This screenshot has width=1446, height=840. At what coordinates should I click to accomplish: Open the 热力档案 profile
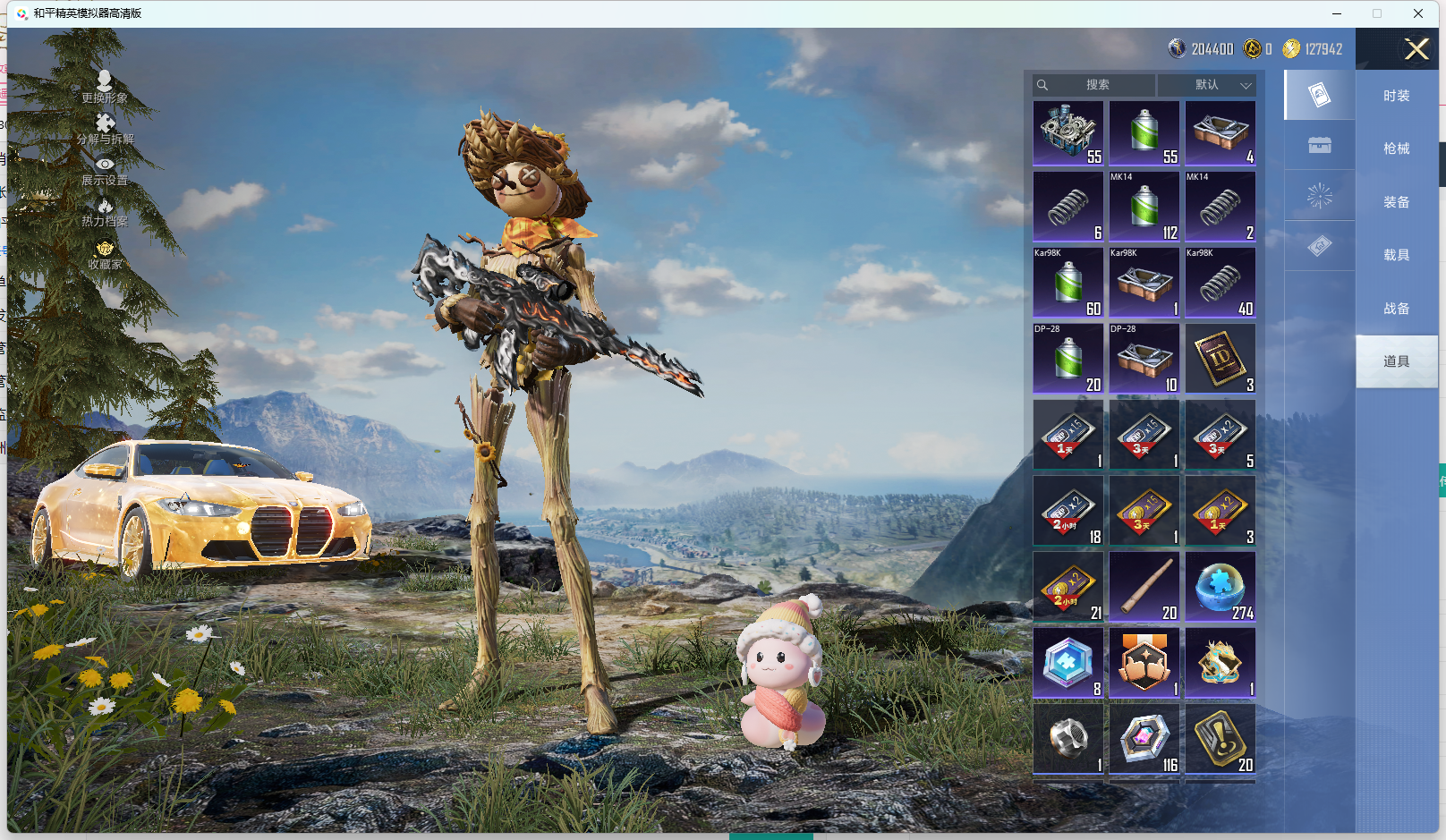(x=105, y=213)
